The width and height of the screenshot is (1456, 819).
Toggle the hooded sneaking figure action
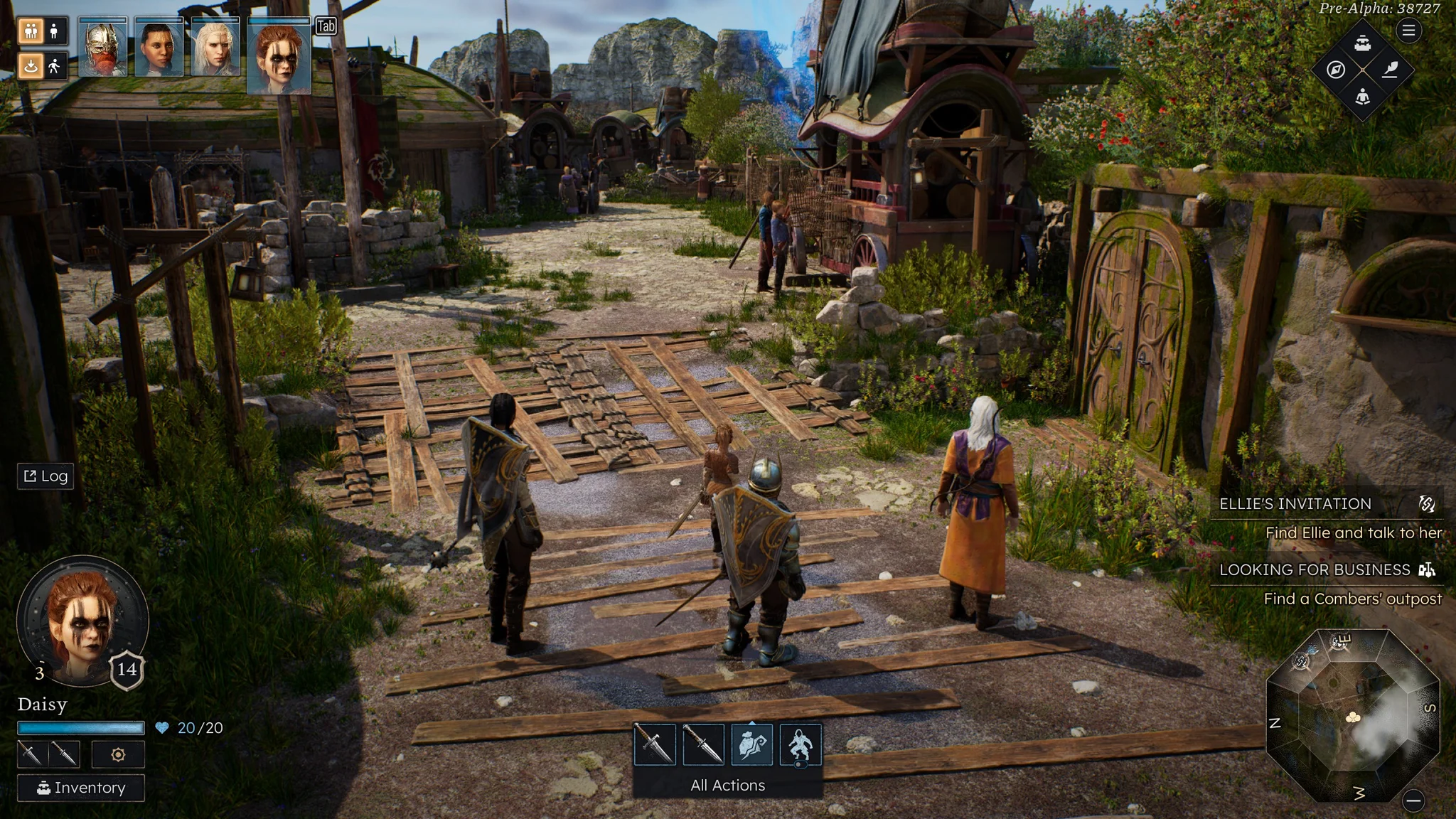click(x=801, y=744)
